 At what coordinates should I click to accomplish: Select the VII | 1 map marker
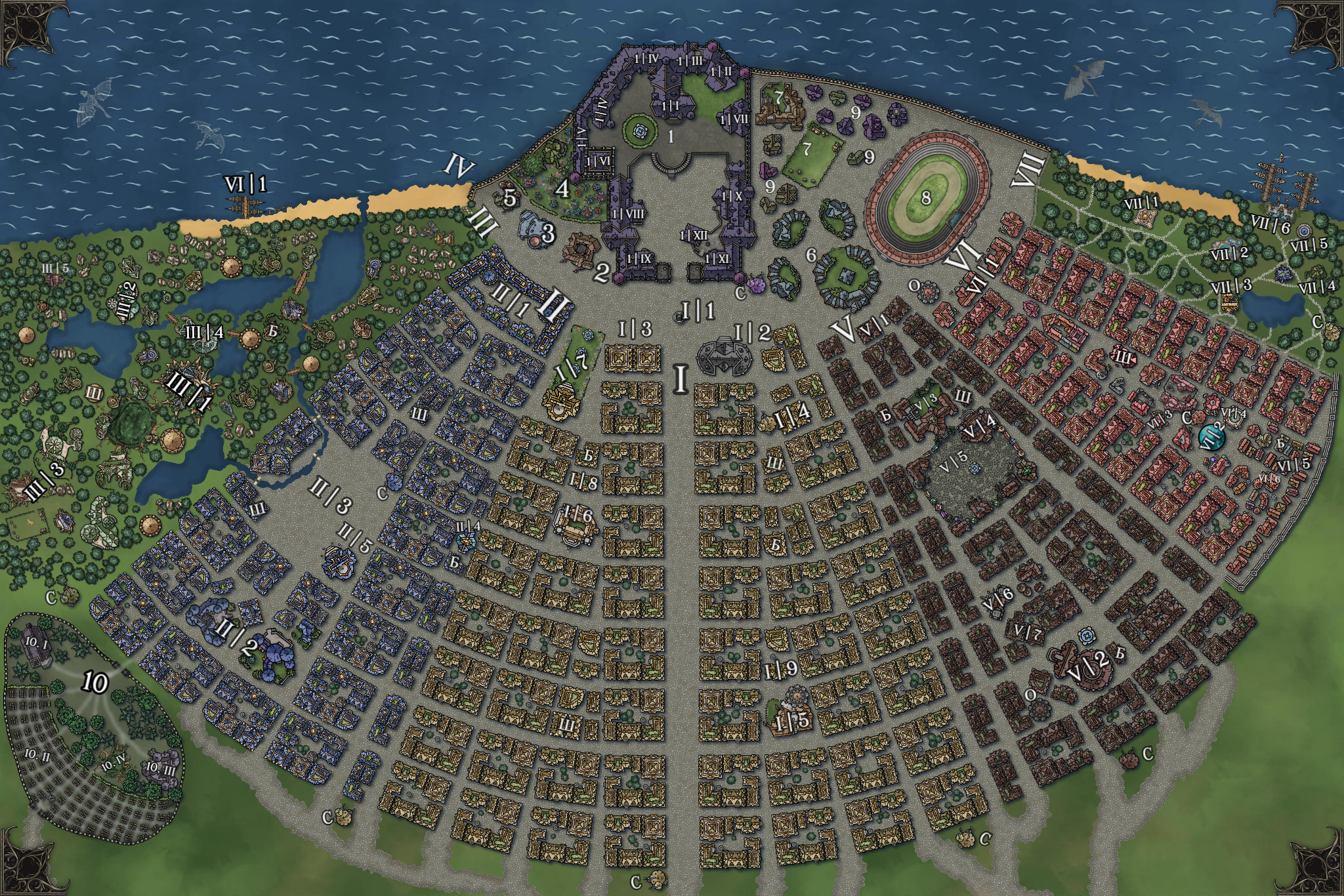point(1142,203)
